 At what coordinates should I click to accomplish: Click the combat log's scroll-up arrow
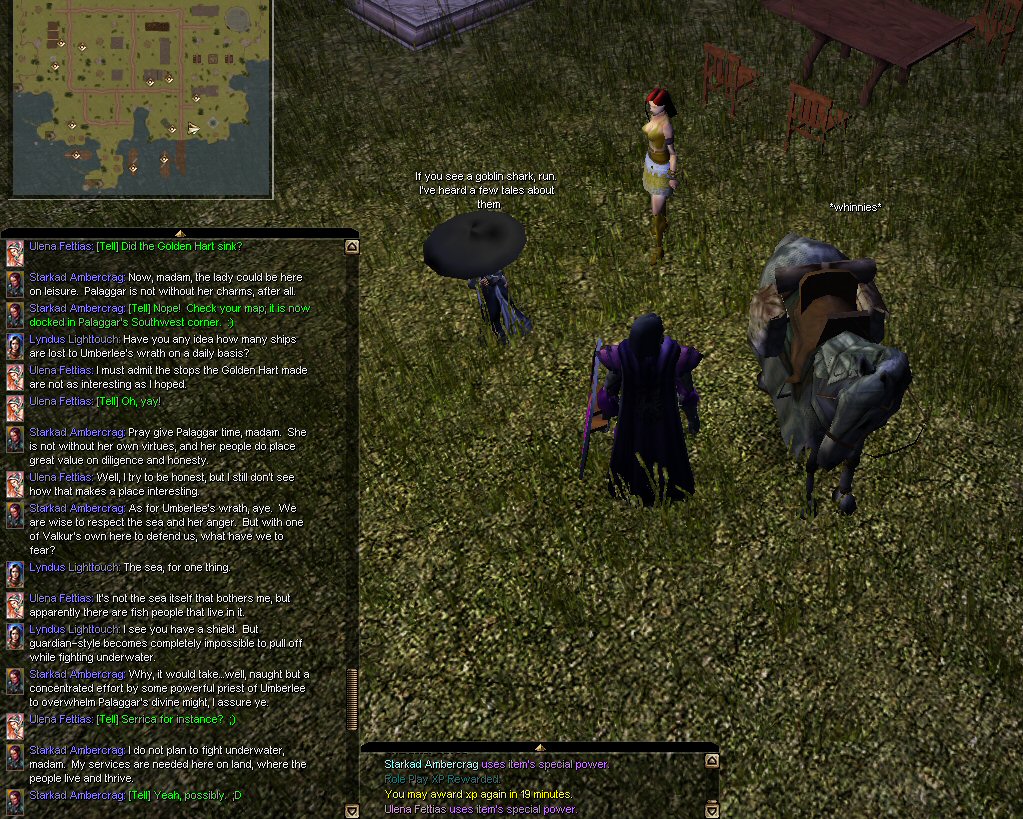click(x=711, y=761)
